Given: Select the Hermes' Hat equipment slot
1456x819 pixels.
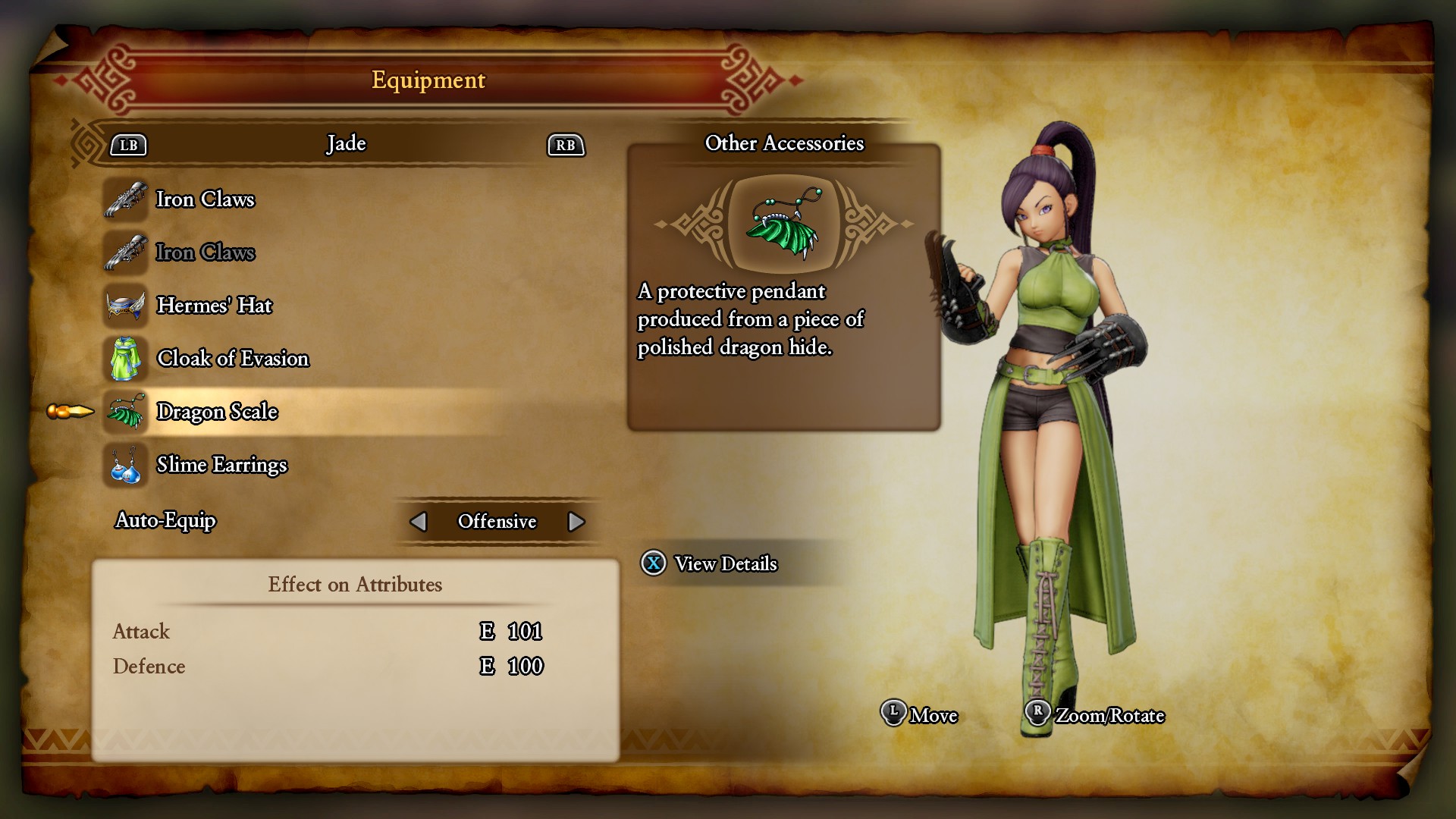Looking at the screenshot, I should coord(214,306).
